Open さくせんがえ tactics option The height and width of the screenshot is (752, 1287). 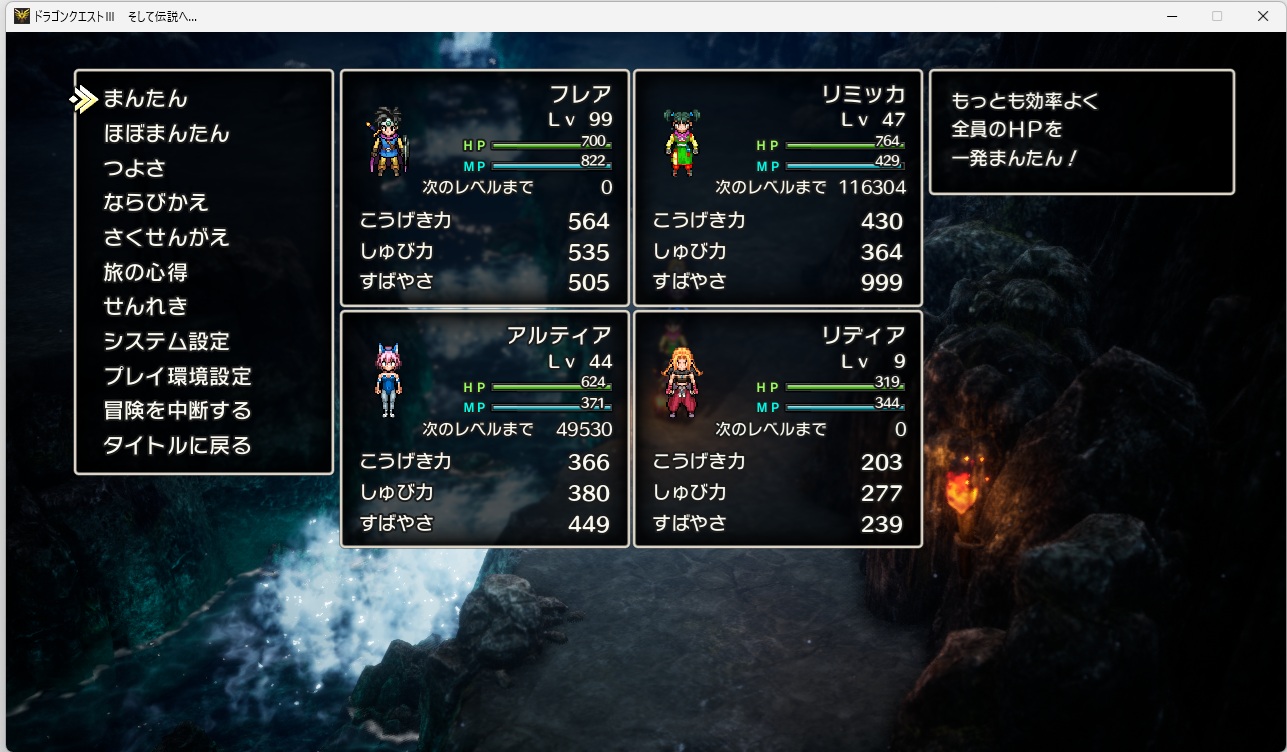(167, 237)
